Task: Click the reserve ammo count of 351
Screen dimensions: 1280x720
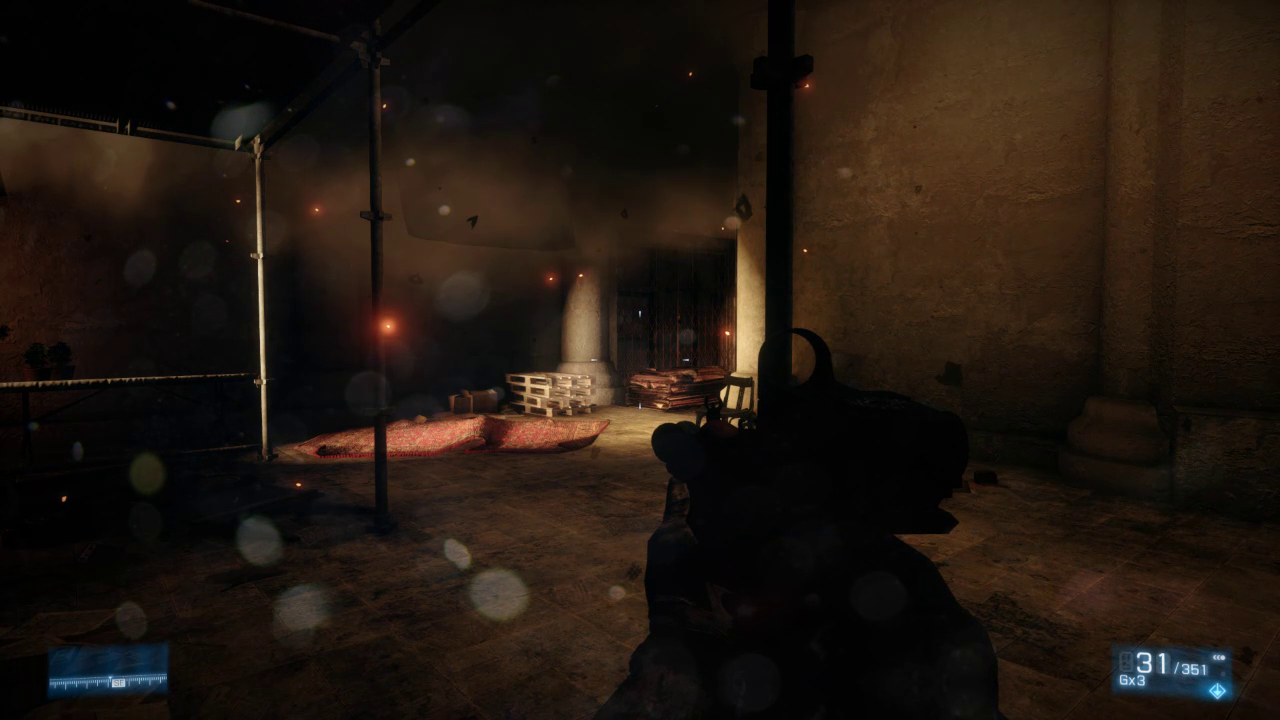Action: [x=1191, y=668]
